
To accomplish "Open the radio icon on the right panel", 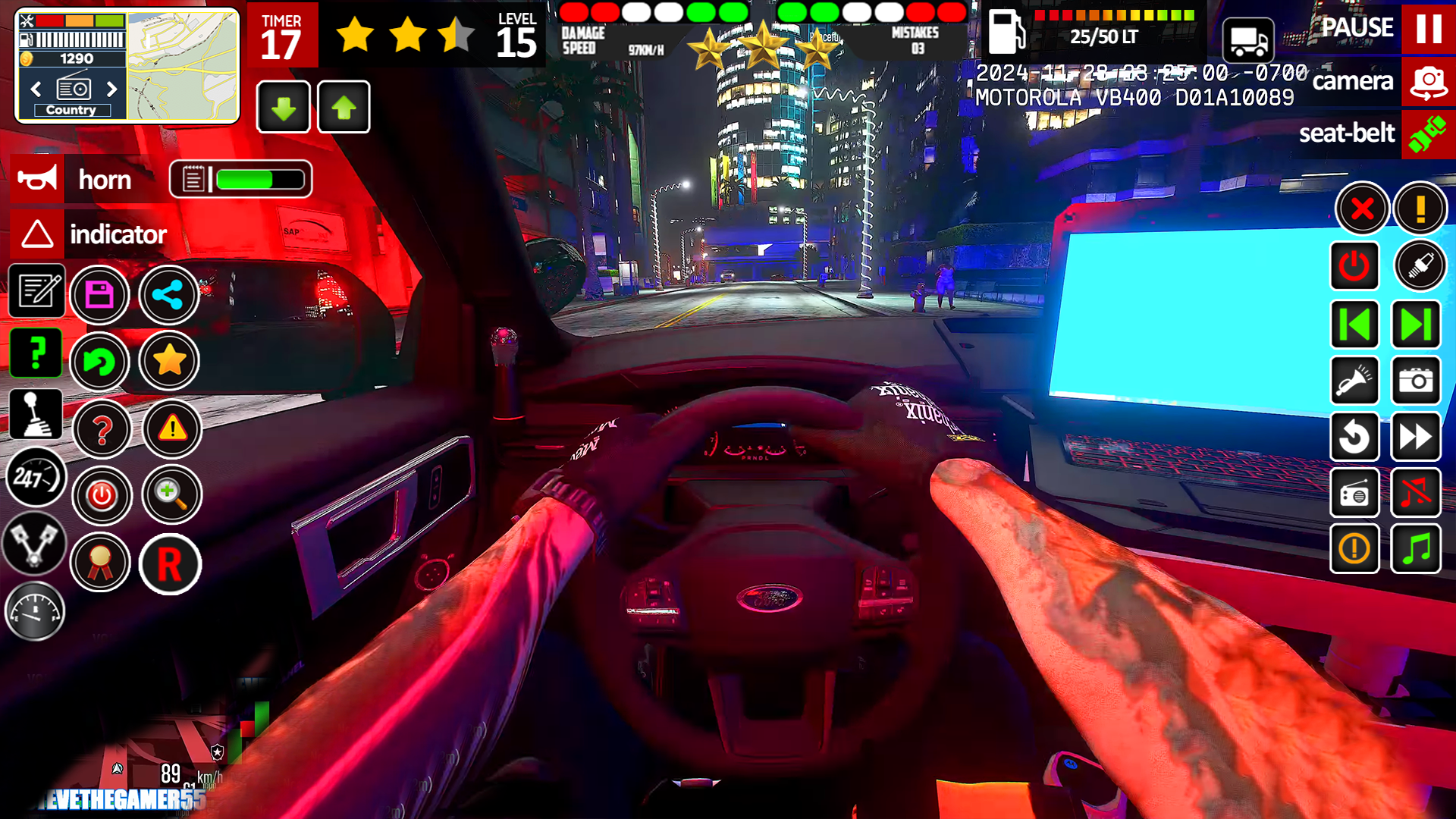I will (1355, 494).
